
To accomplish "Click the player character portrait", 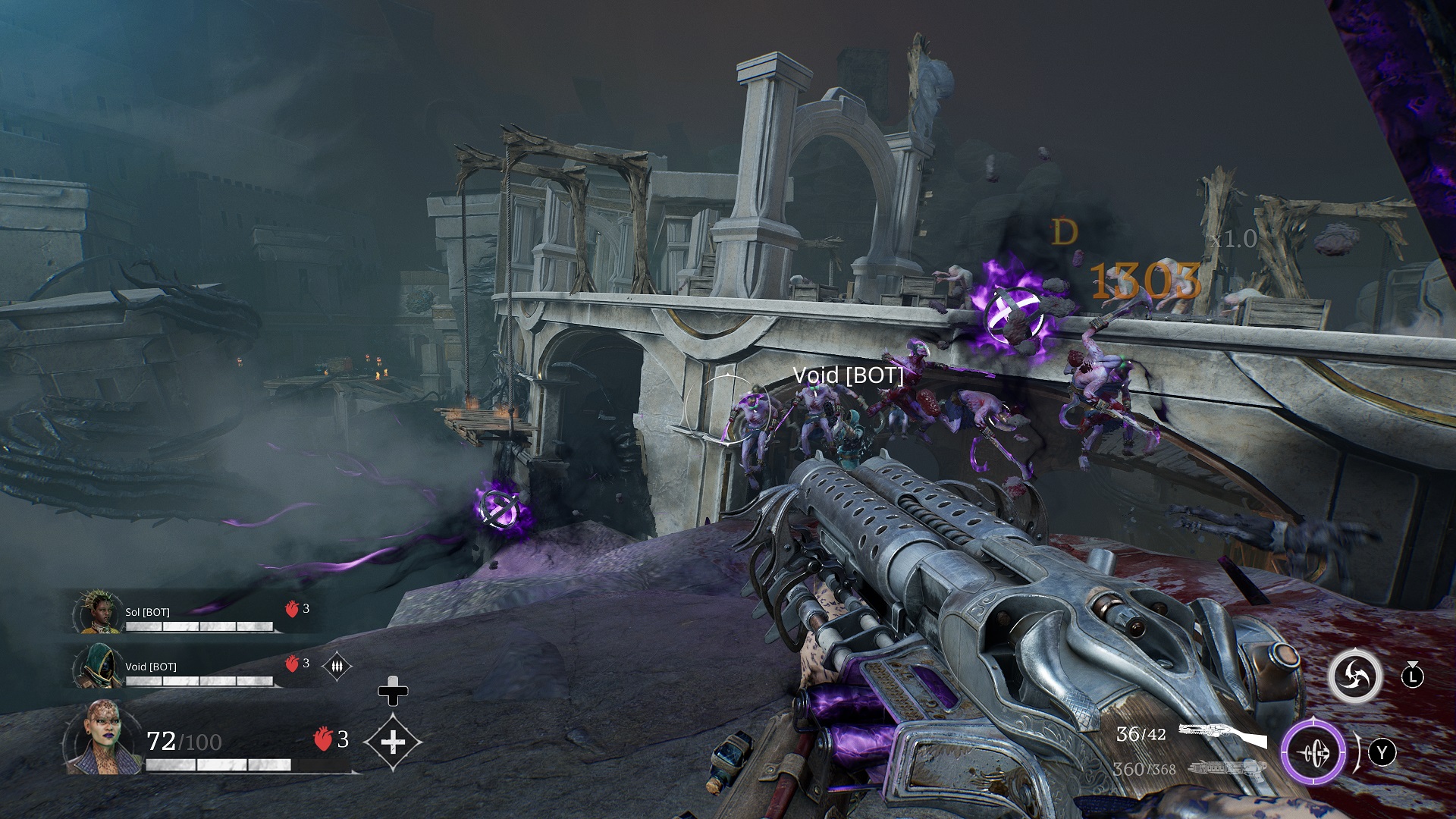I will [102, 737].
